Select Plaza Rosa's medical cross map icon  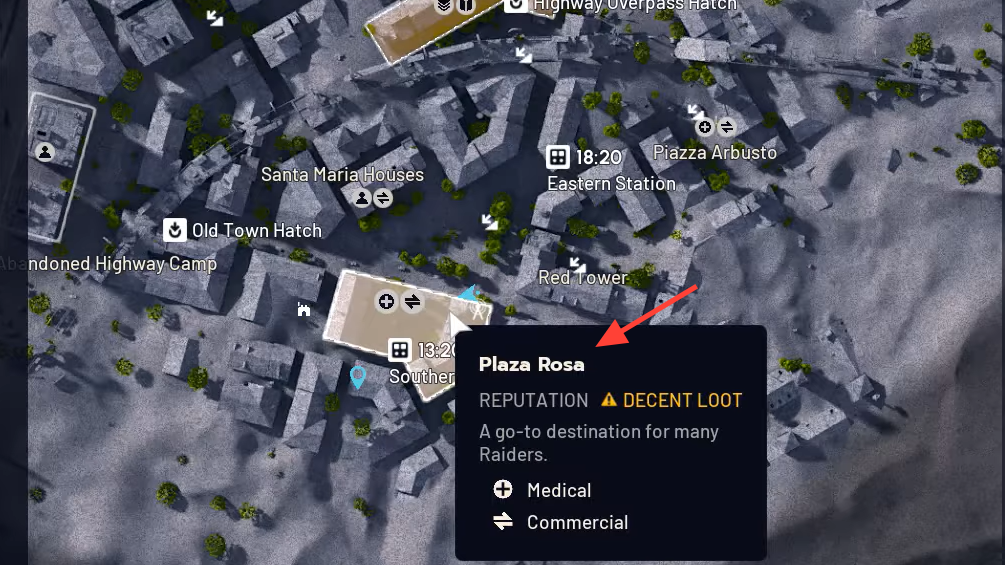point(386,301)
